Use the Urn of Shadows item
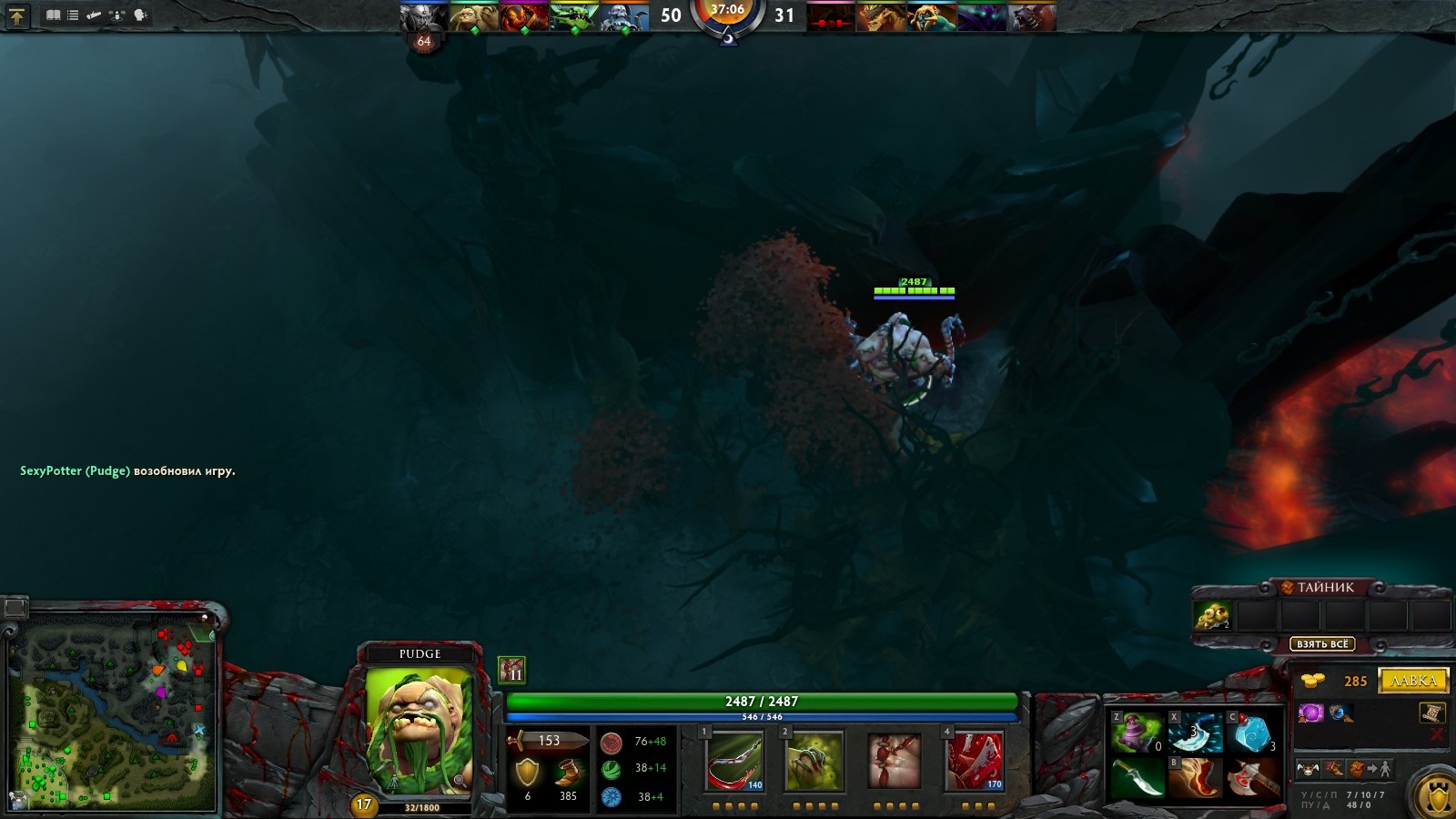This screenshot has width=1456, height=819. pyautogui.click(x=1136, y=733)
